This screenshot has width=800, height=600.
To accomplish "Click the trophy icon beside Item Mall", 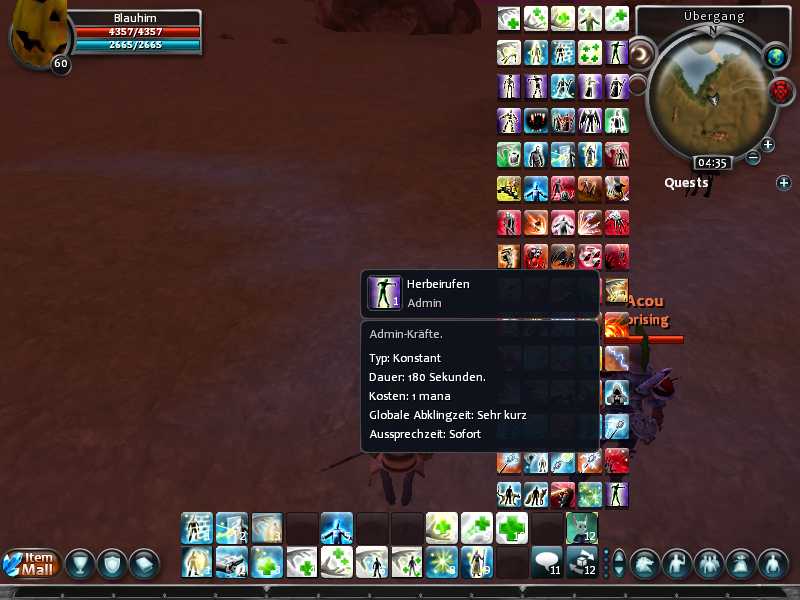I will click(81, 563).
